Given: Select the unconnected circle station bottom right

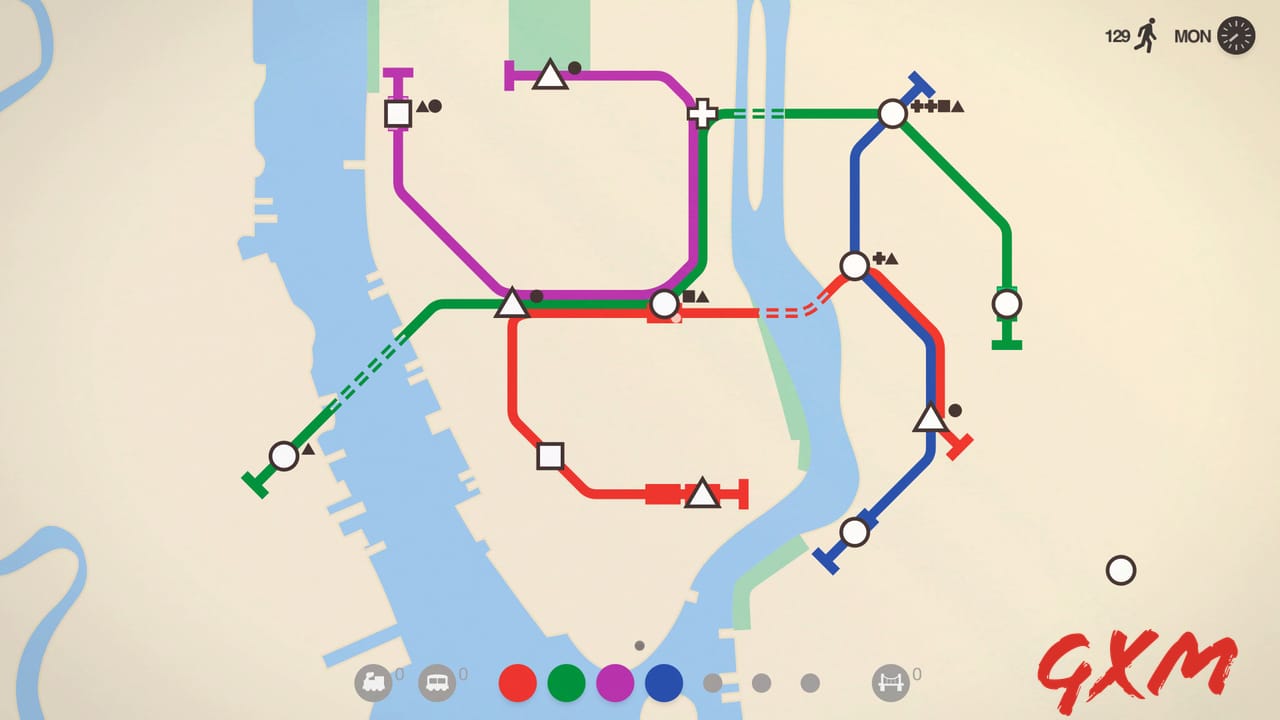Looking at the screenshot, I should [1121, 570].
